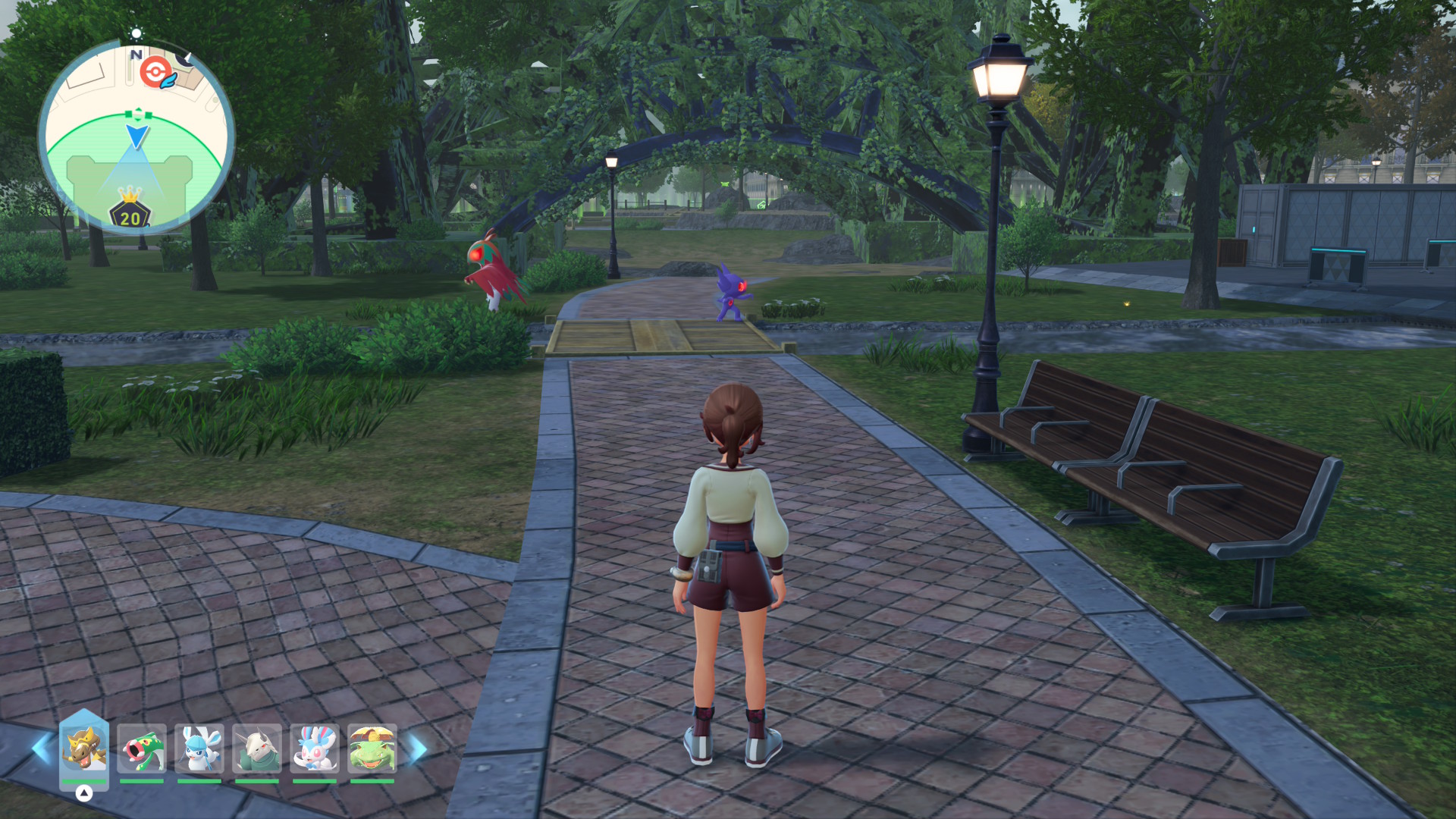Choose Venusaur in the party bar
Image resolution: width=1456 pixels, height=819 pixels.
tap(372, 749)
